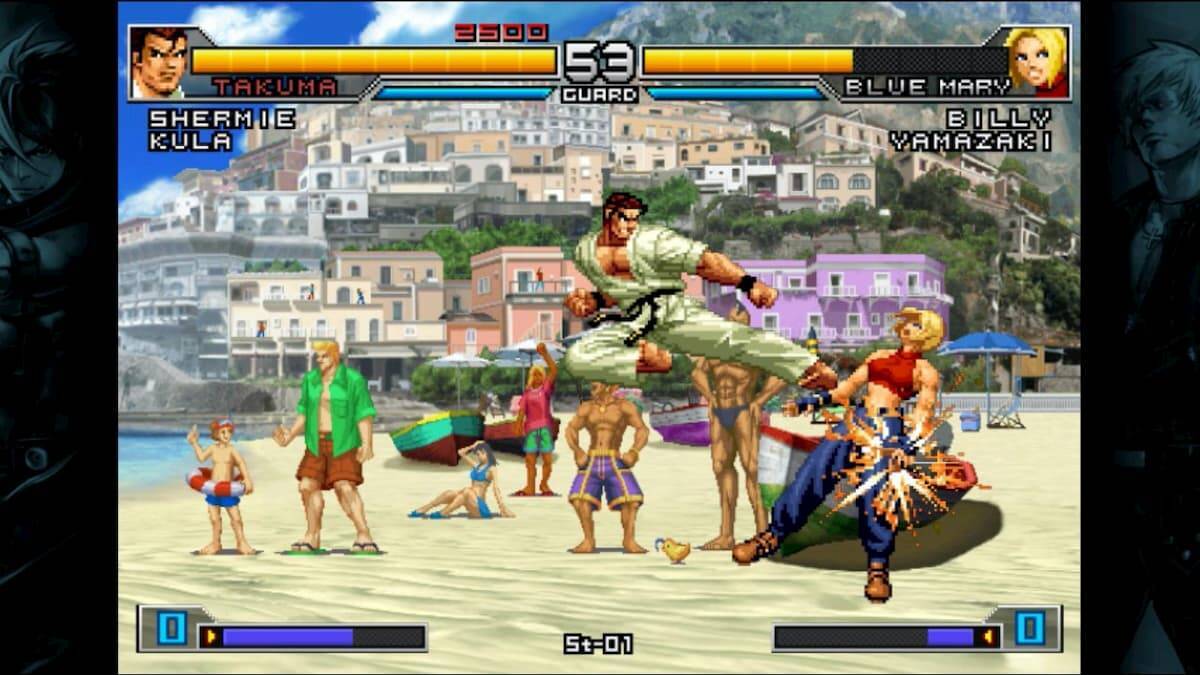Select Kula in the team list
The image size is (1200, 675).
191,141
